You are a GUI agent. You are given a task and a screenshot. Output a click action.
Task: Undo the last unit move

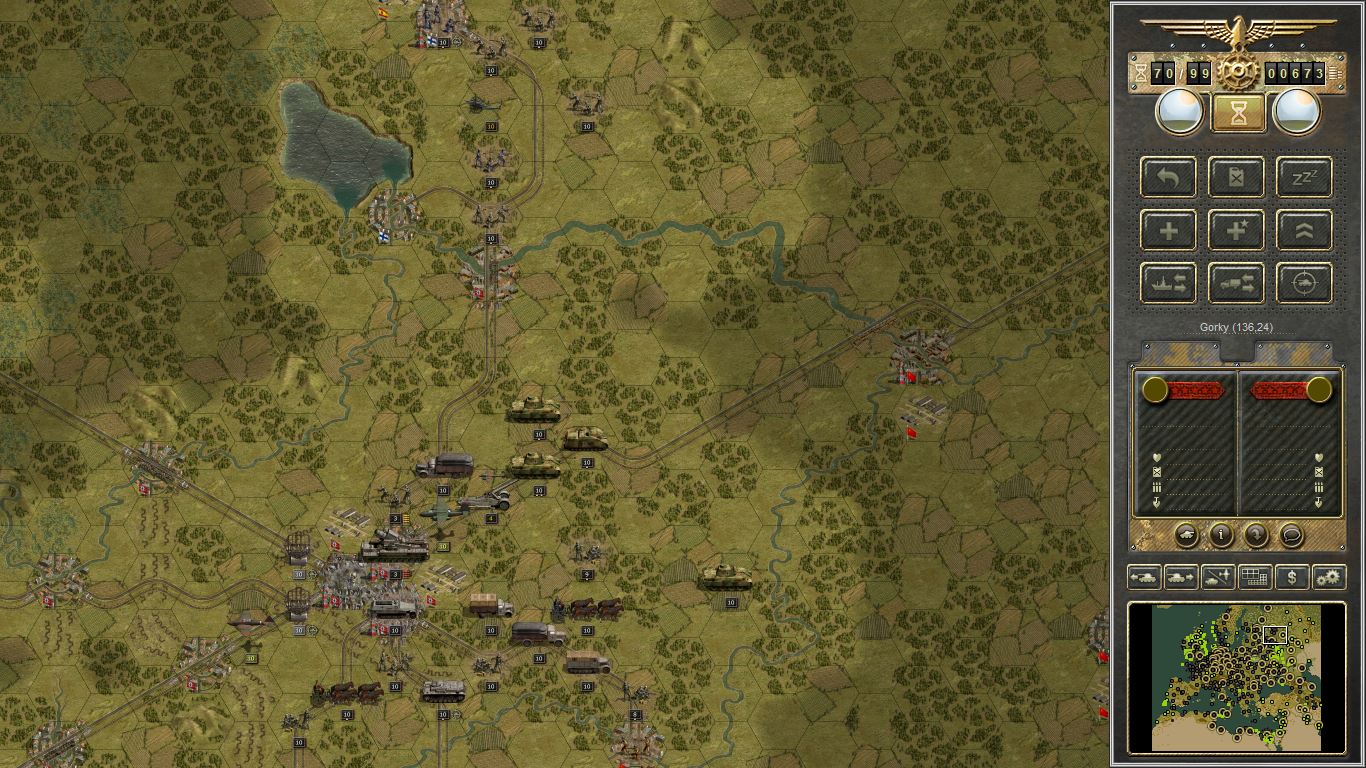point(1167,178)
